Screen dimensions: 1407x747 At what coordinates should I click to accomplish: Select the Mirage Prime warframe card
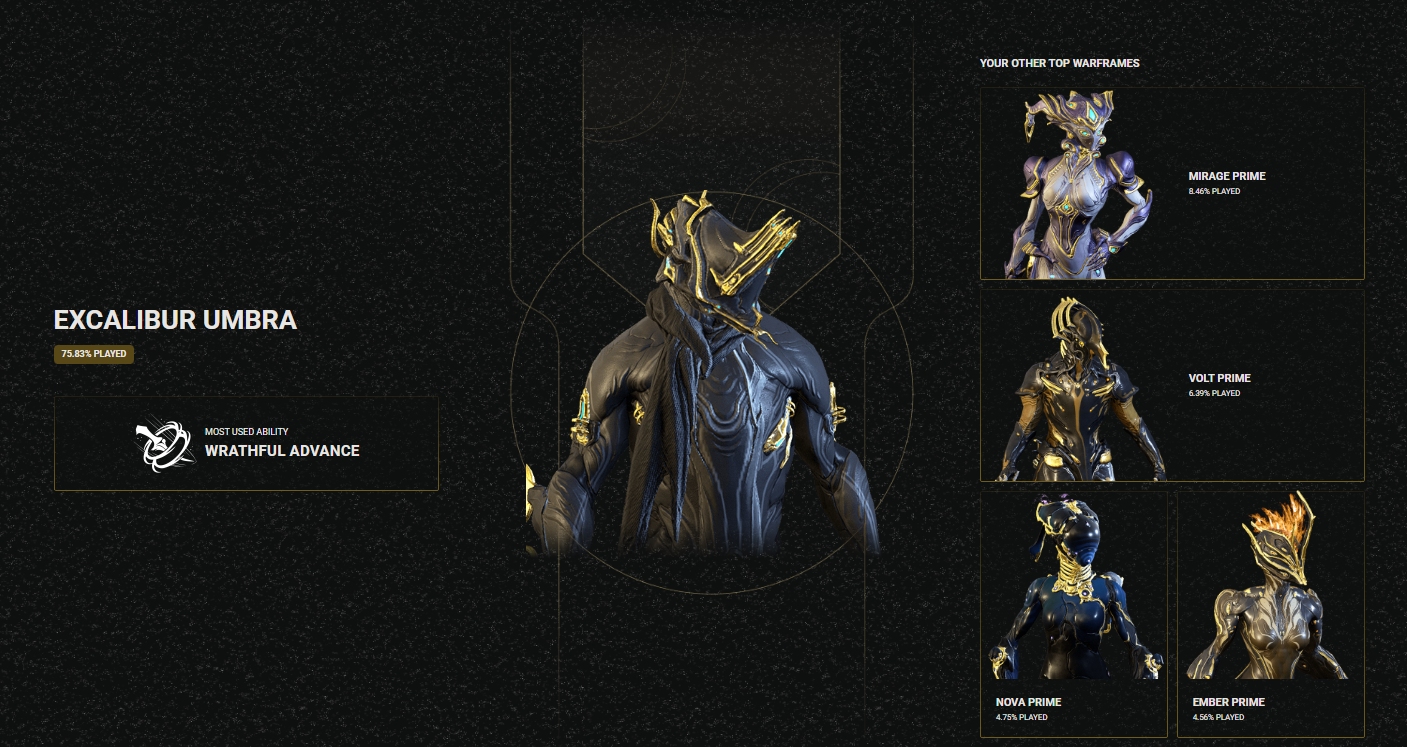1171,183
